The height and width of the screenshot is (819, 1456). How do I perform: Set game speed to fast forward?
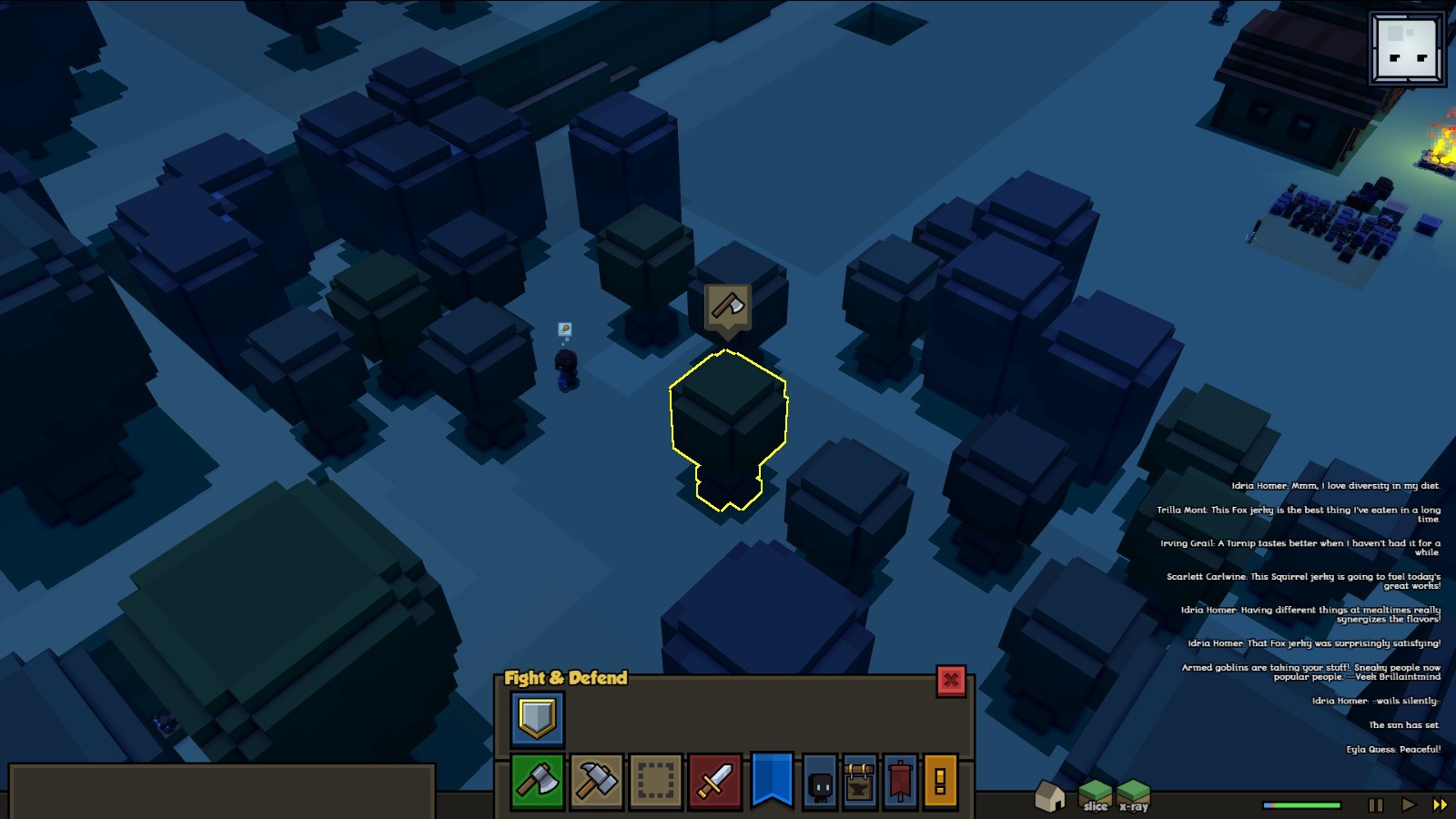click(1440, 805)
